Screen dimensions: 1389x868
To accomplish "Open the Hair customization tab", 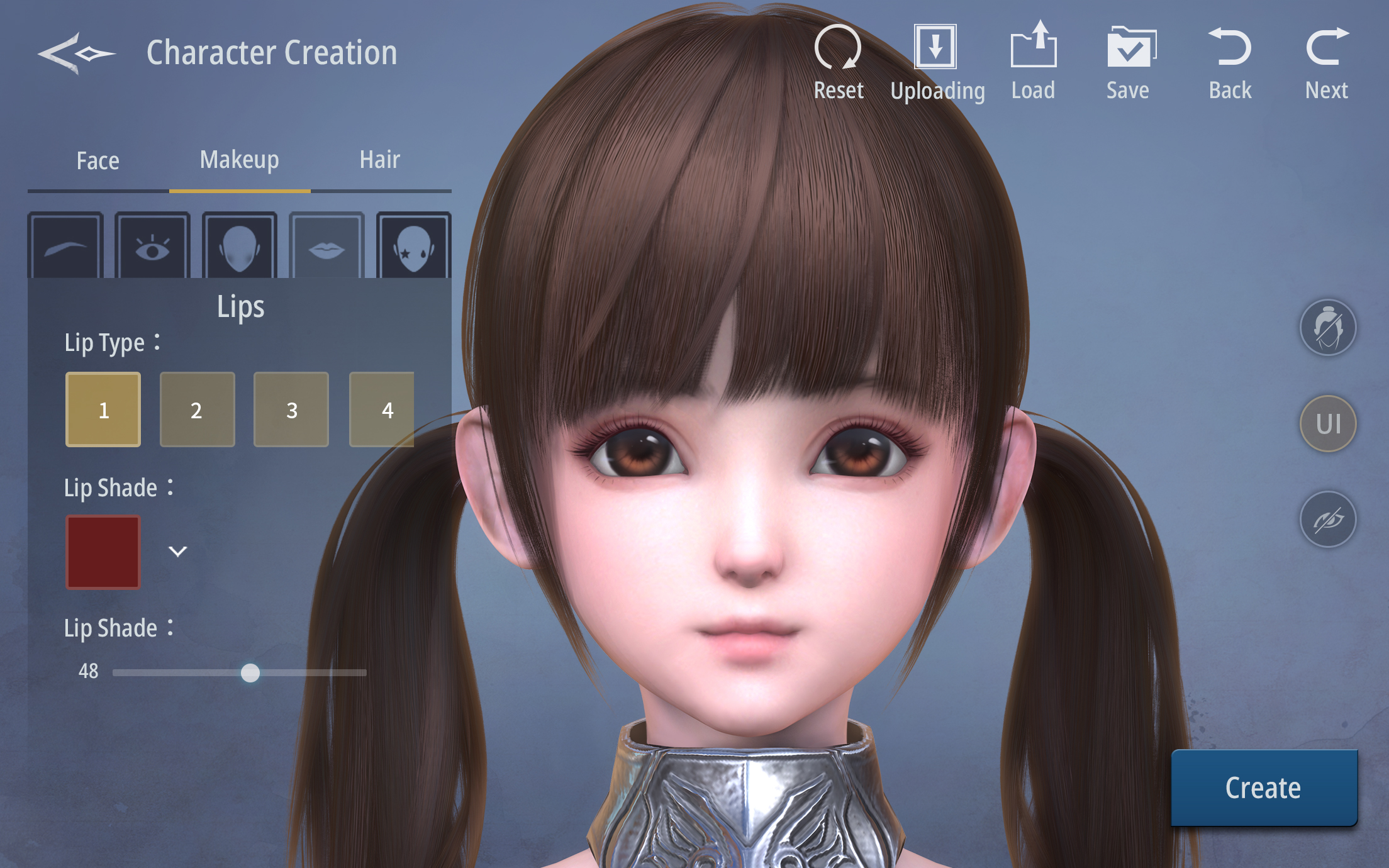I will (379, 160).
